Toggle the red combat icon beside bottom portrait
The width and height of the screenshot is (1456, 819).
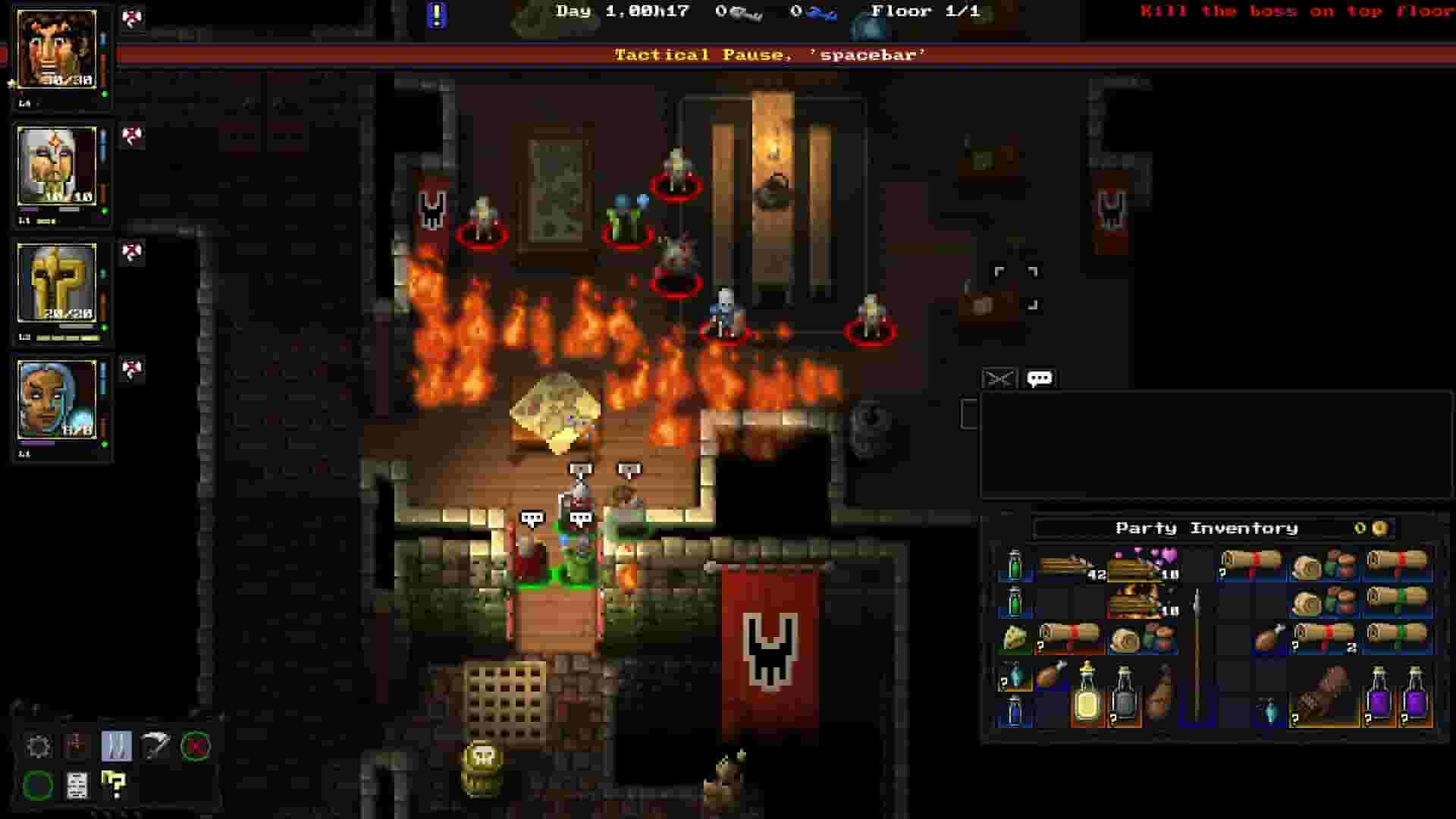pos(133,369)
